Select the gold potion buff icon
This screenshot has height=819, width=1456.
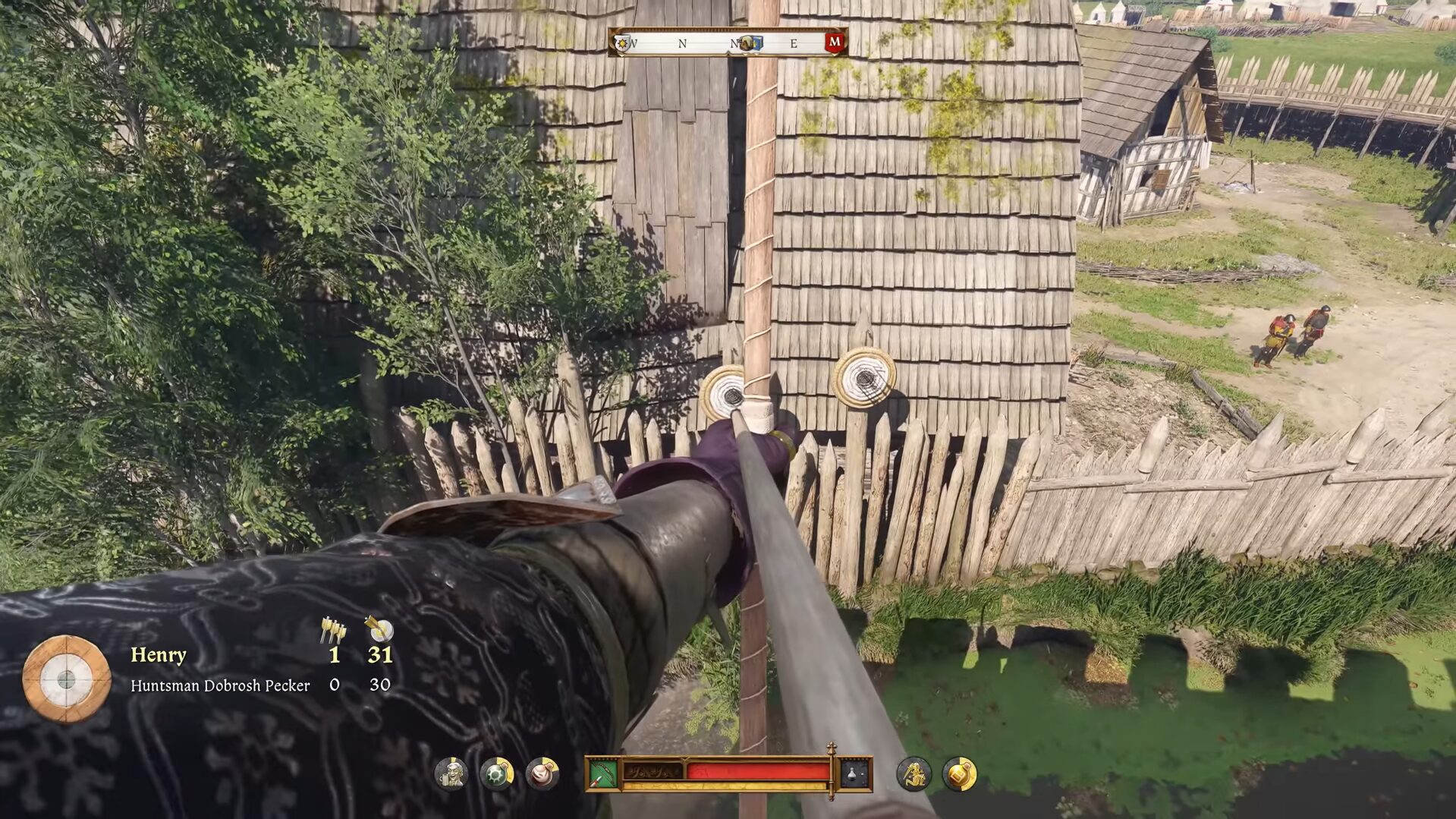point(961,776)
